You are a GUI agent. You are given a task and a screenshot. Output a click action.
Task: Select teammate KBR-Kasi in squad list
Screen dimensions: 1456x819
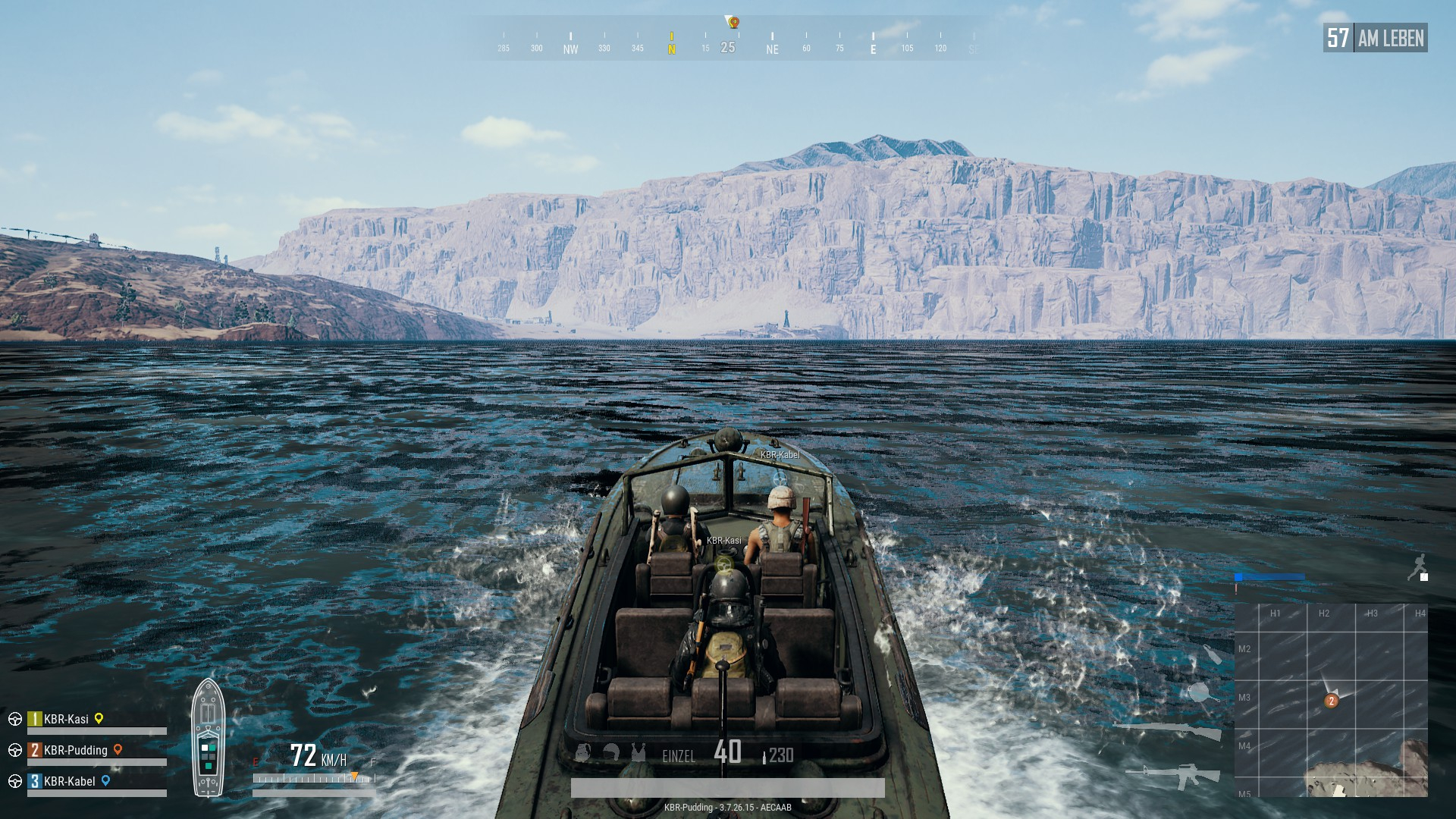tap(66, 719)
